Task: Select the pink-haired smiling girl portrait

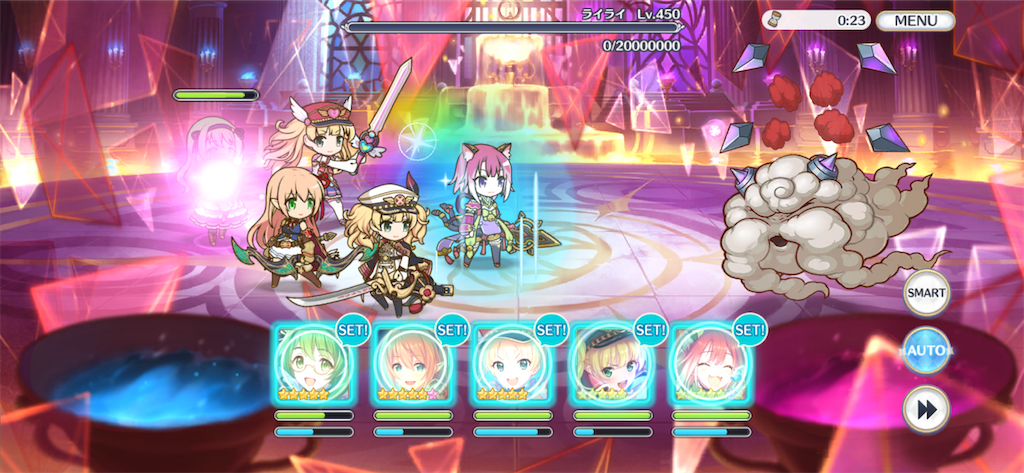Action: coord(709,363)
